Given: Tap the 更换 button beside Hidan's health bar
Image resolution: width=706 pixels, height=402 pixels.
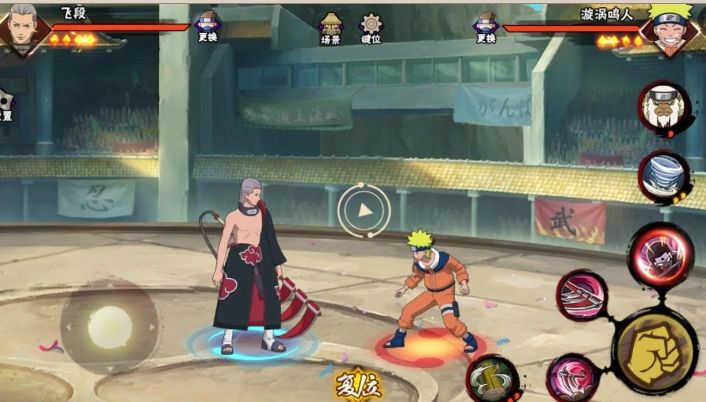Looking at the screenshot, I should click(x=208, y=26).
